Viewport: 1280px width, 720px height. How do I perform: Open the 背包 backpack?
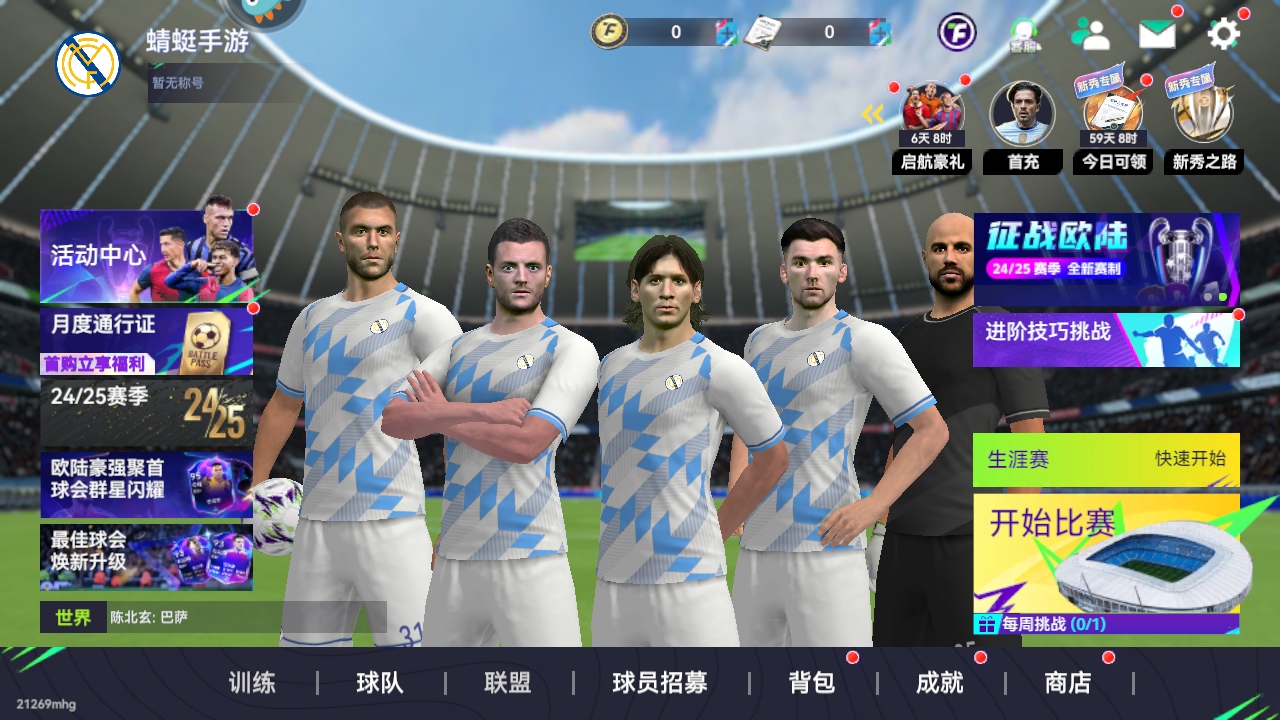812,683
